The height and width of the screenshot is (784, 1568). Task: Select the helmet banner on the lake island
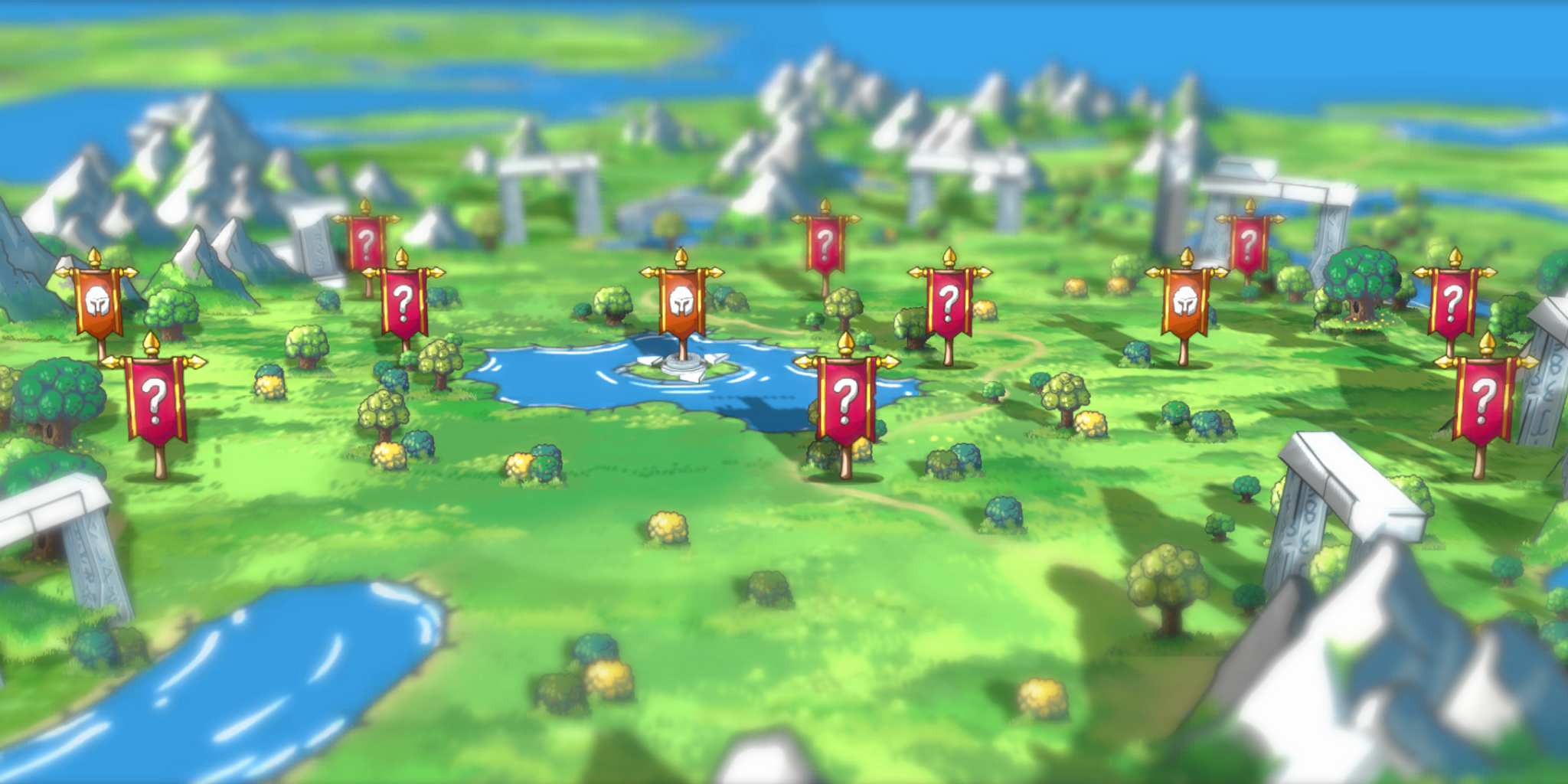point(681,303)
